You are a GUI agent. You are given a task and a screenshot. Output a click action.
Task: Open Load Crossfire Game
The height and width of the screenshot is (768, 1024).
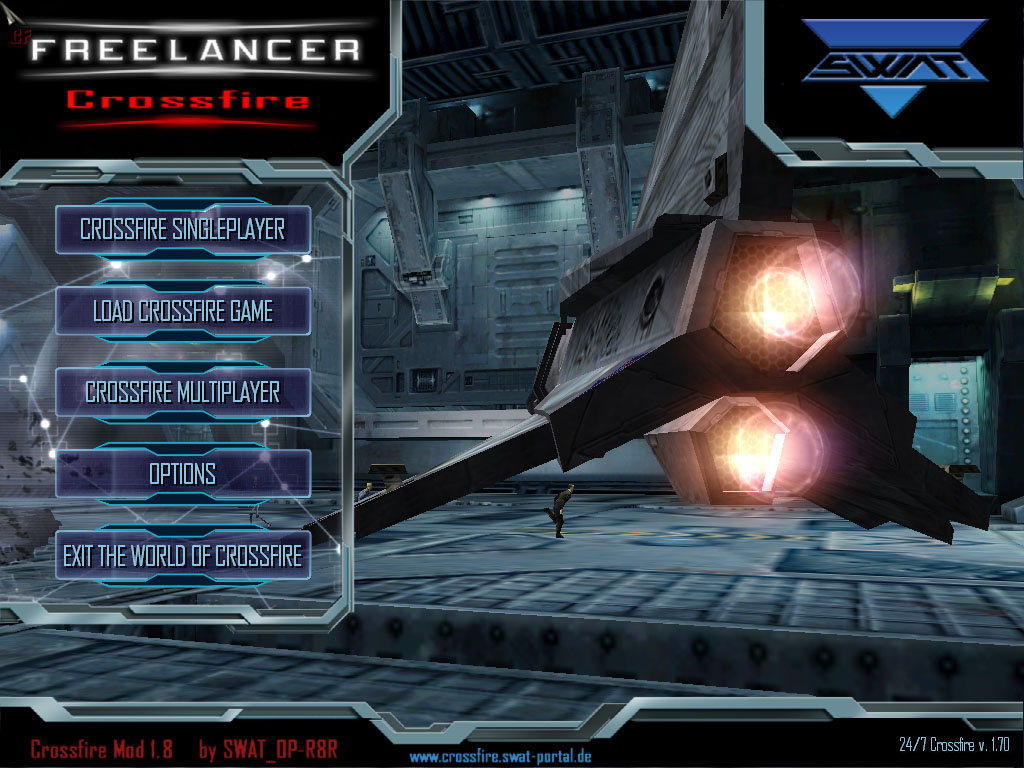[182, 311]
